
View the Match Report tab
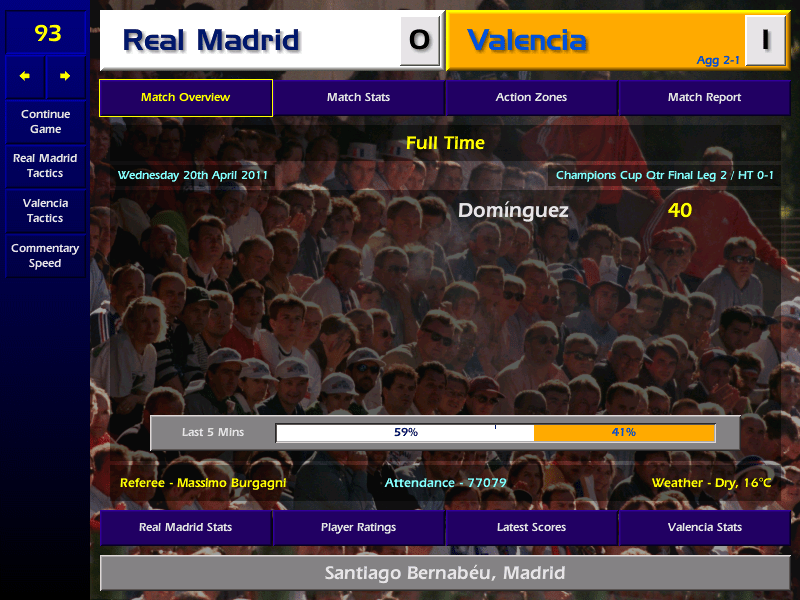pos(704,98)
